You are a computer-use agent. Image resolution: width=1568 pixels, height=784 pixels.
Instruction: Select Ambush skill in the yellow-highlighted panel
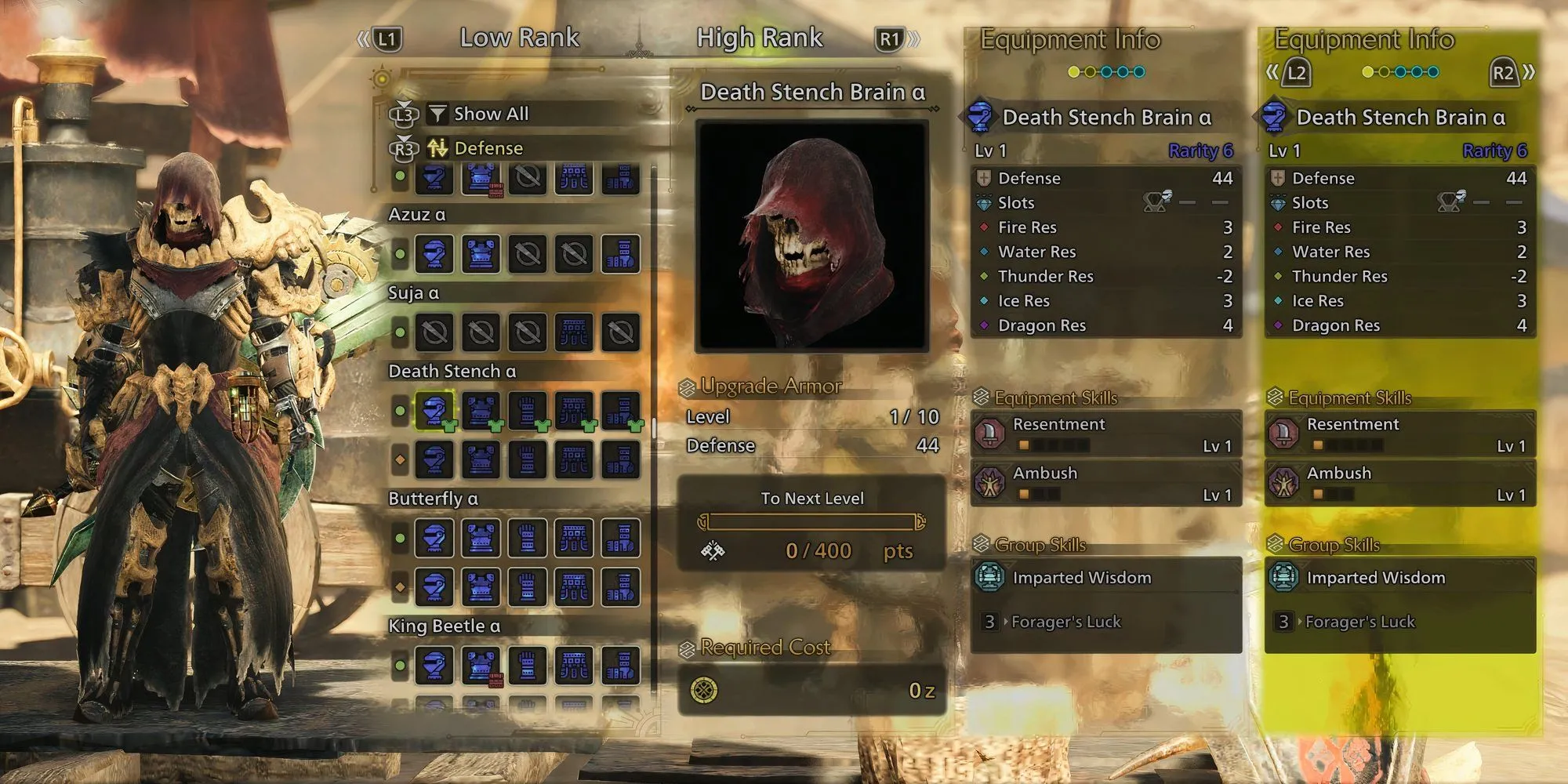tap(1400, 482)
